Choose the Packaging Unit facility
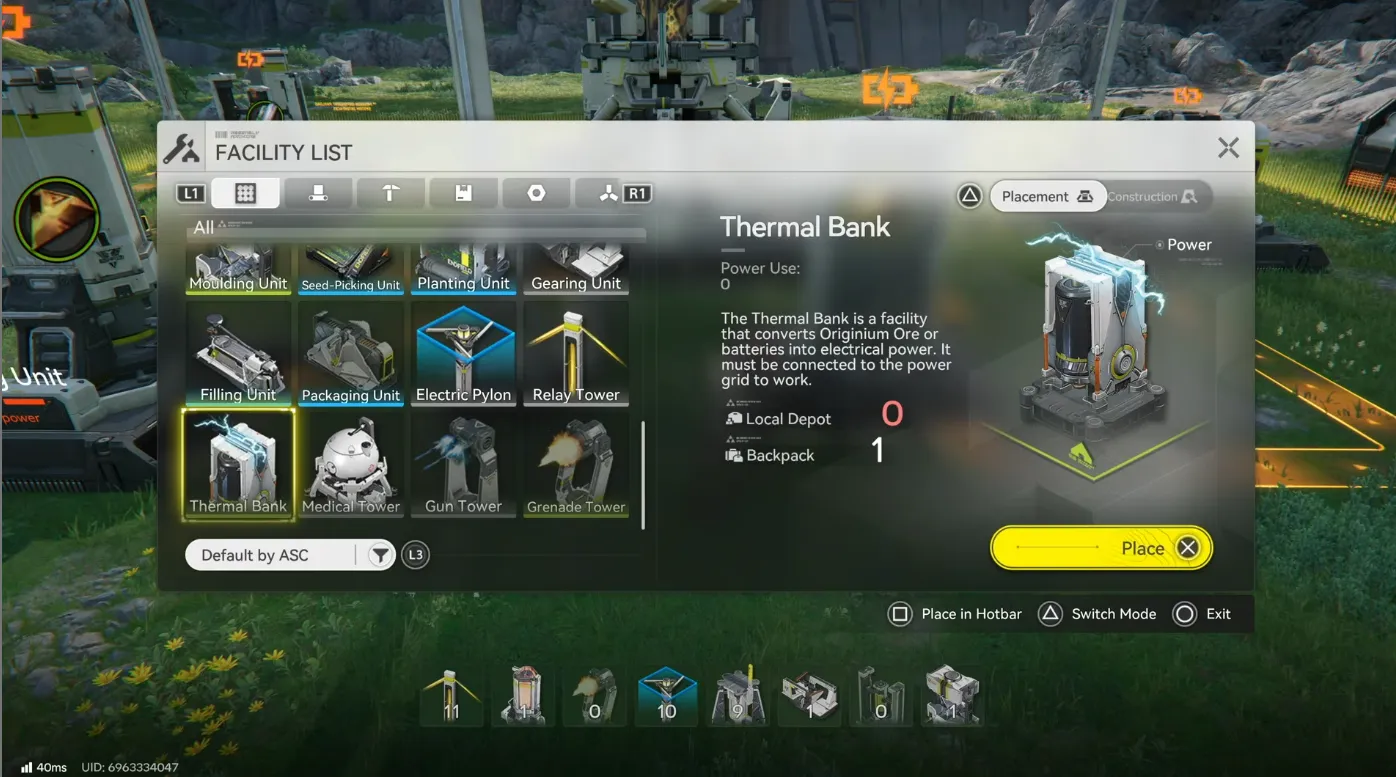 [x=351, y=355]
